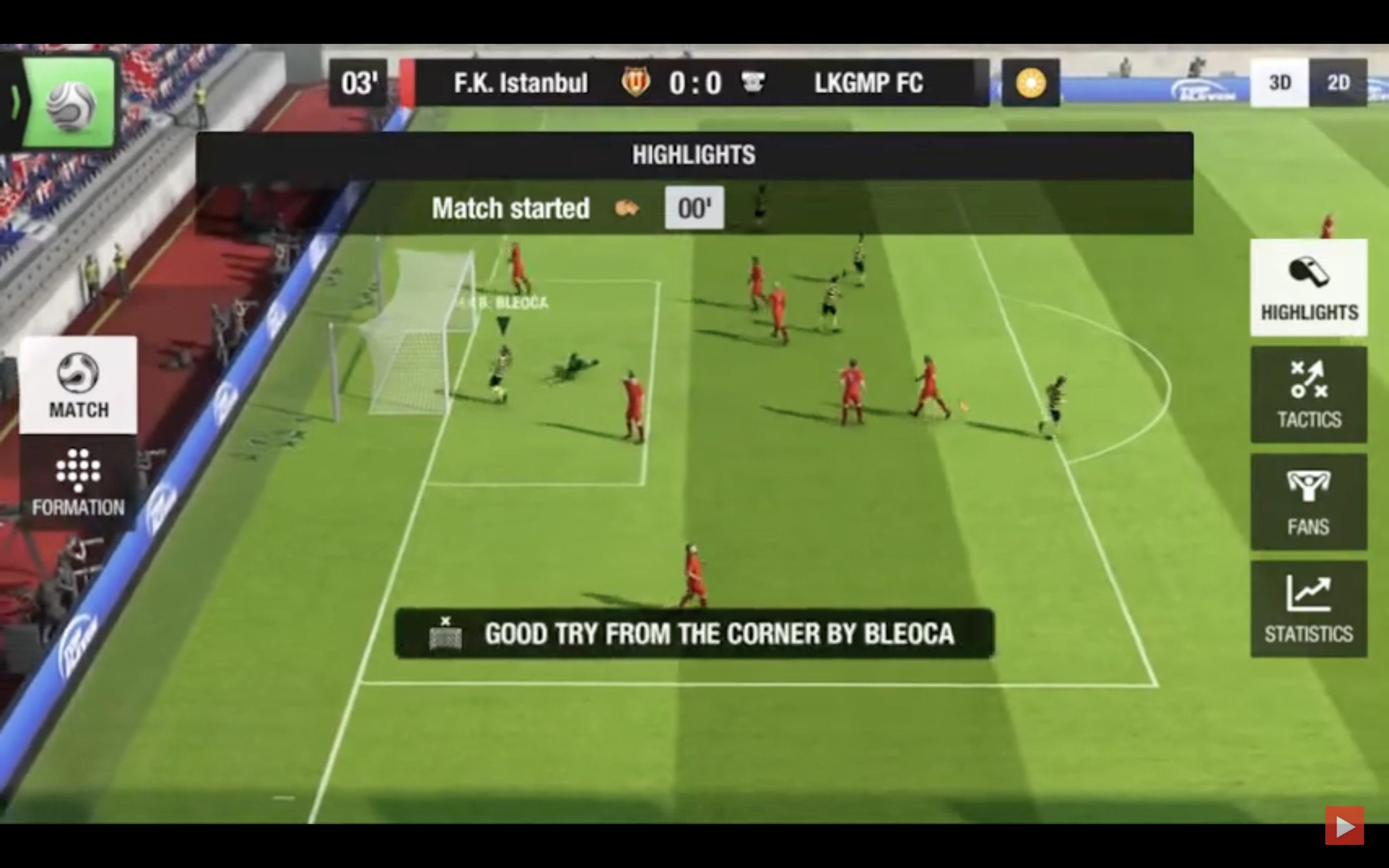Select the F.K. Istanbul club crest
Screen dimensions: 1389x868
coord(637,82)
